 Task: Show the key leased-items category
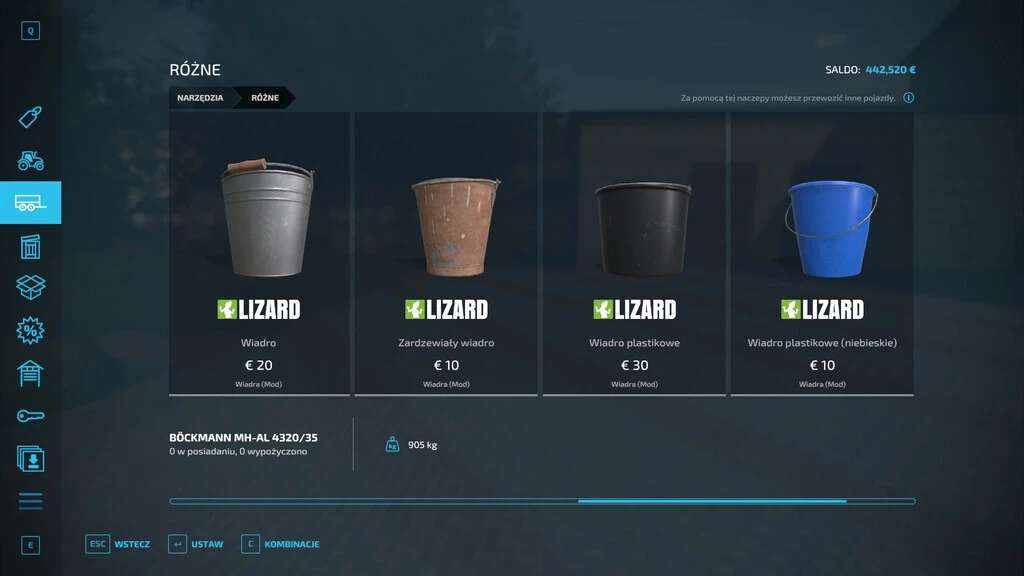pyautogui.click(x=30, y=416)
